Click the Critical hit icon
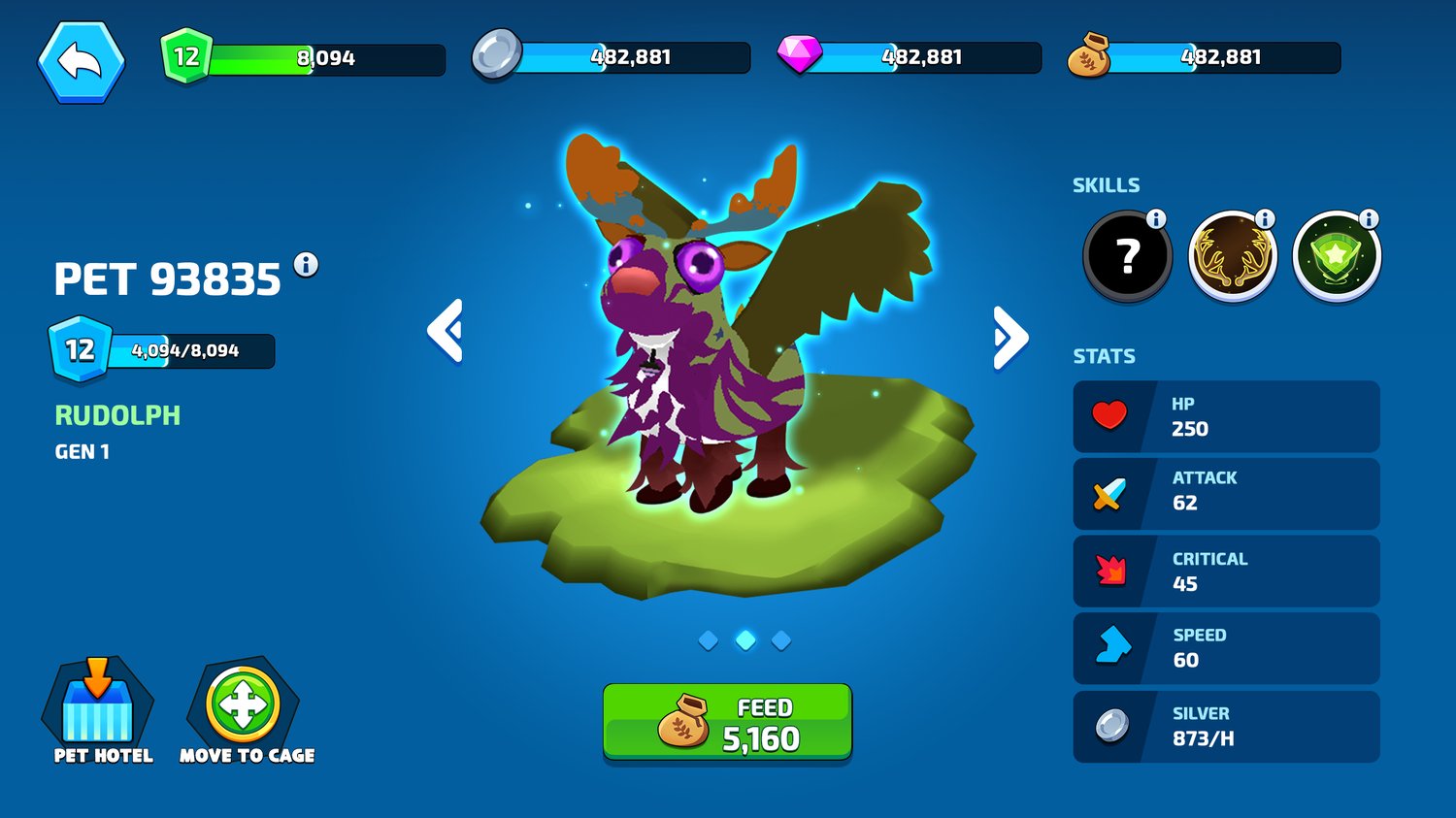 (1109, 572)
